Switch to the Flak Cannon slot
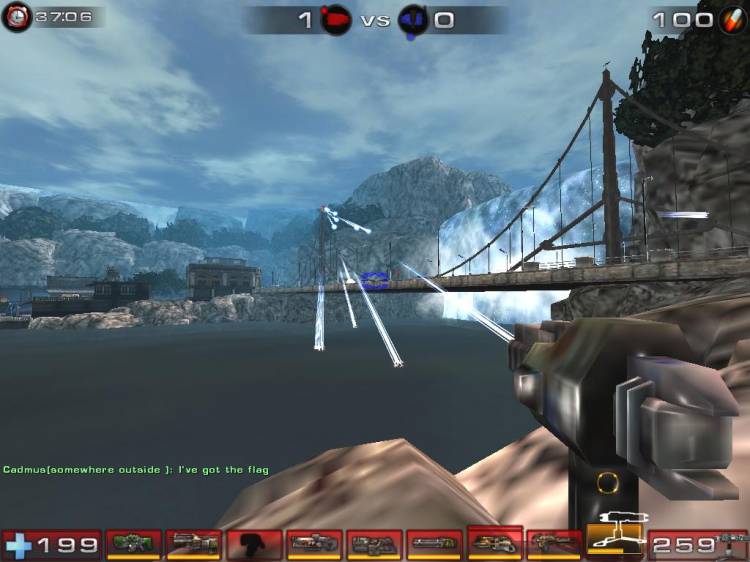Screen dimensions: 750x562 pyautogui.click(x=494, y=542)
